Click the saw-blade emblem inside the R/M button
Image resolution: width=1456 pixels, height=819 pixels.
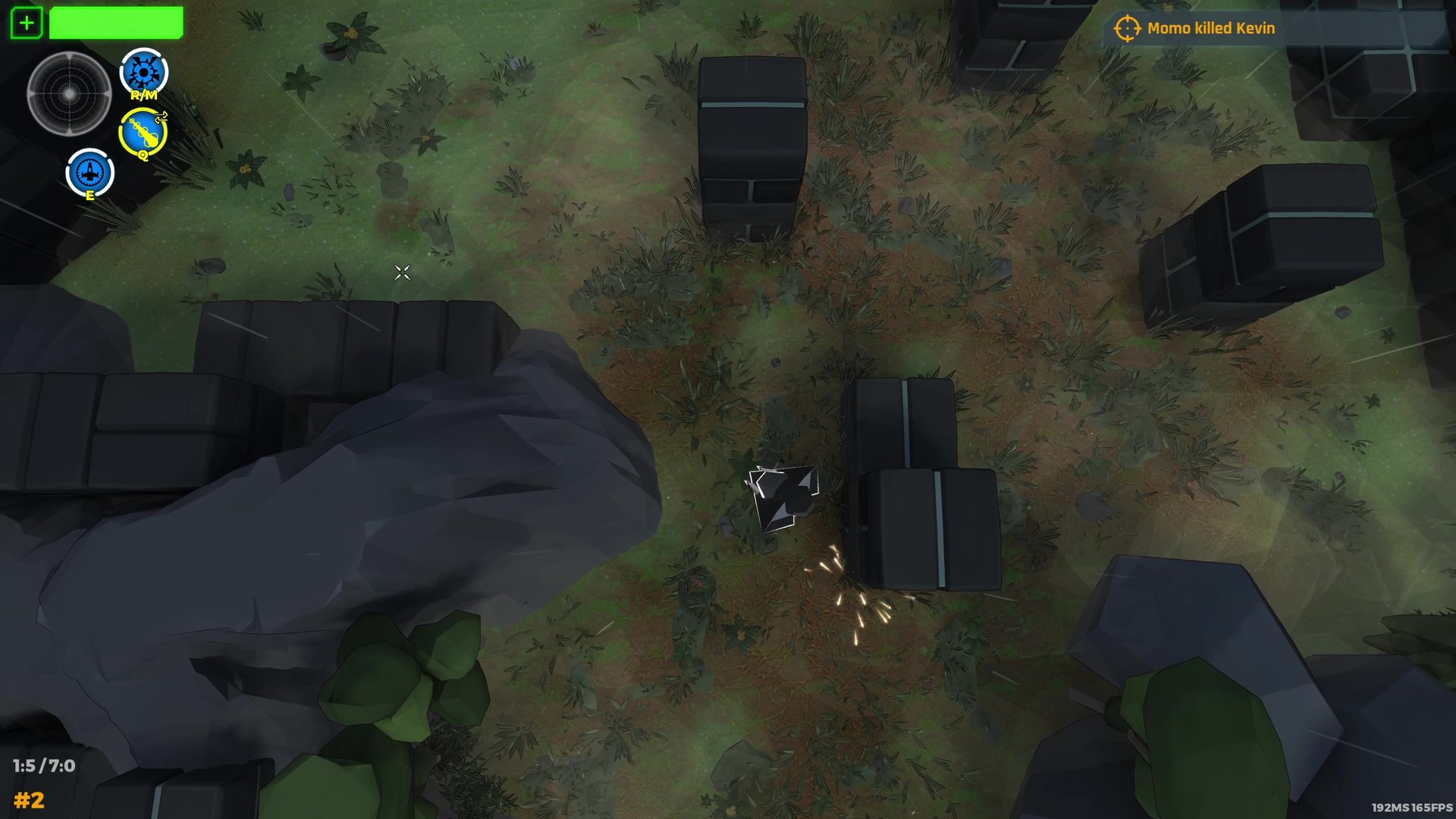coord(142,71)
